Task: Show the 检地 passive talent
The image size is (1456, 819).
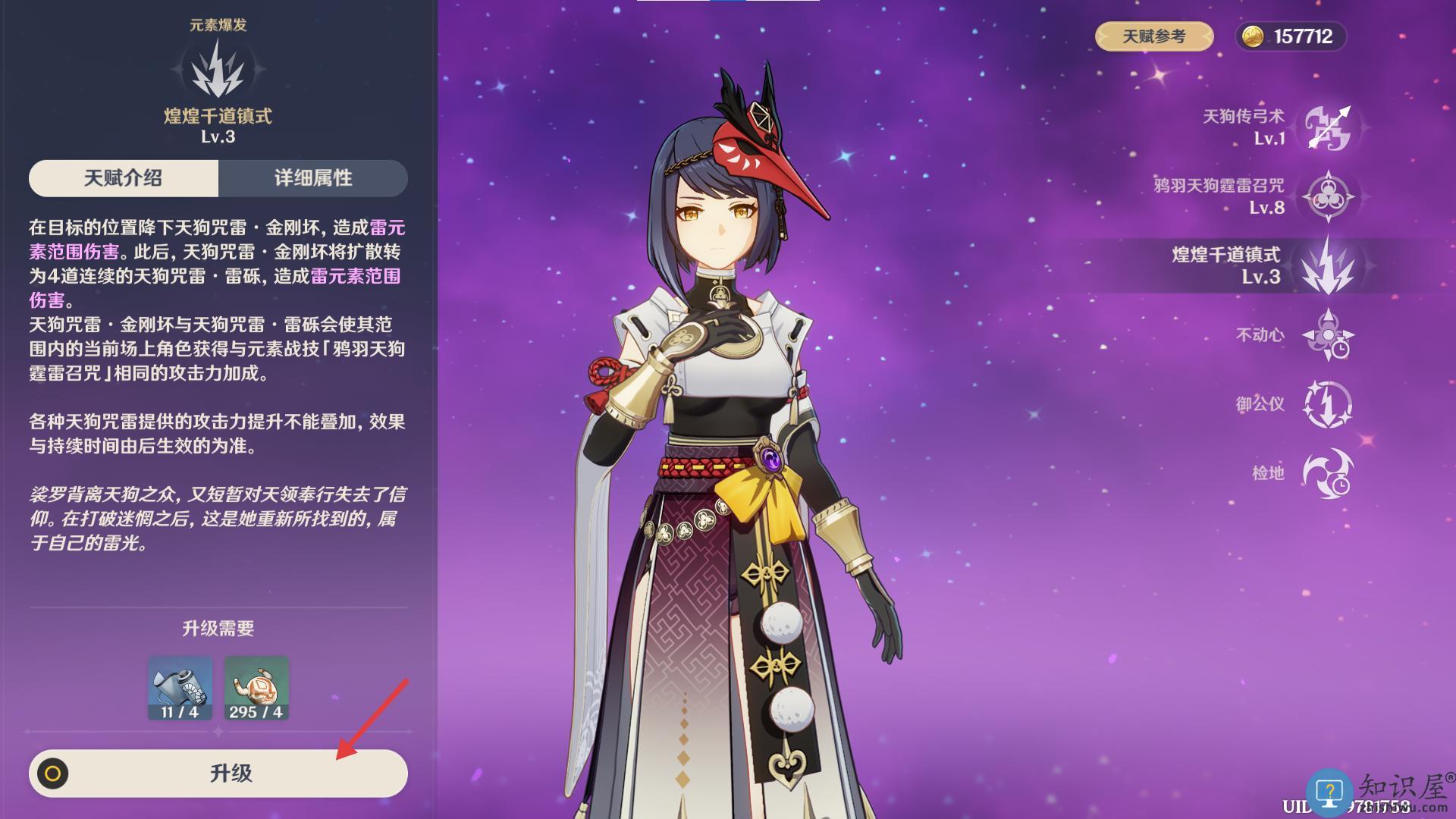Action: [1327, 473]
